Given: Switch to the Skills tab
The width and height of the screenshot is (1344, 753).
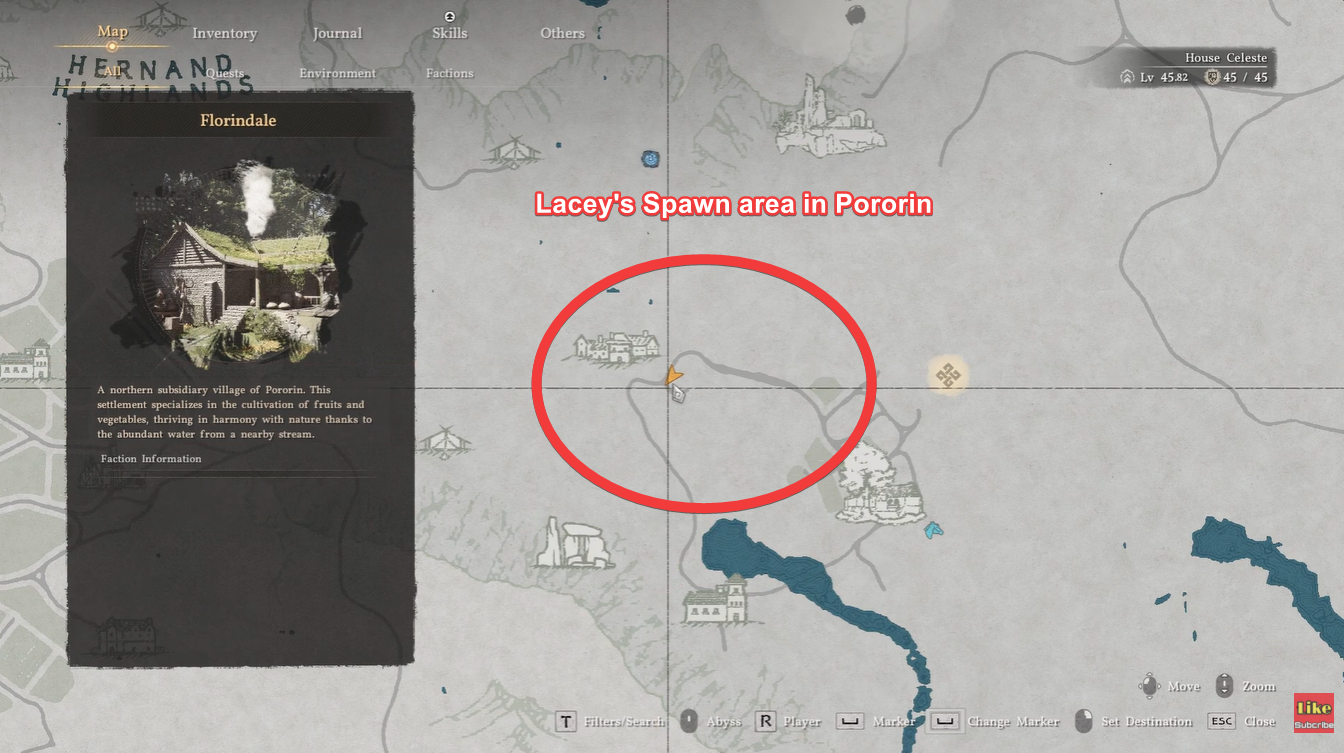Looking at the screenshot, I should tap(449, 33).
